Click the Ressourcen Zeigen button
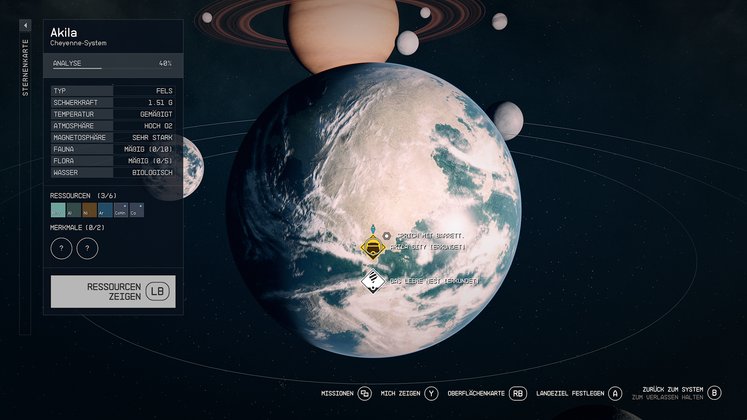The height and width of the screenshot is (420, 747). tap(113, 291)
